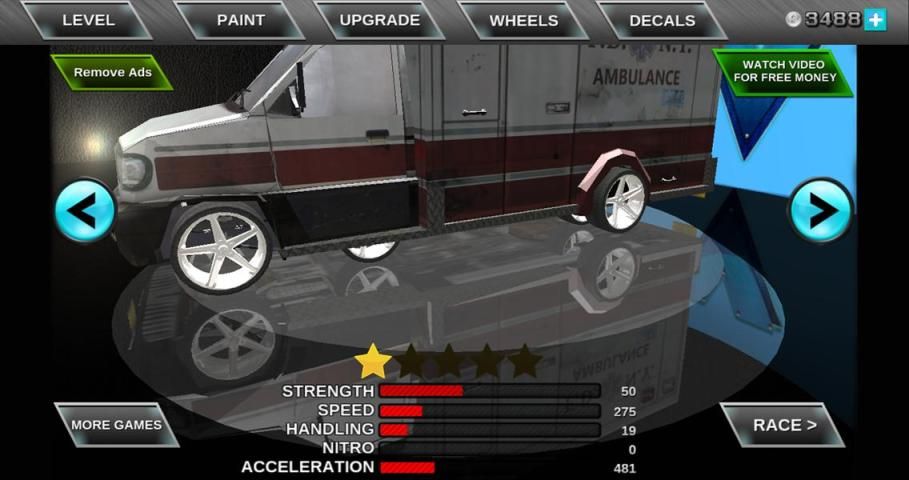The image size is (909, 480).
Task: Switch to the PAINT tab
Action: click(x=240, y=20)
